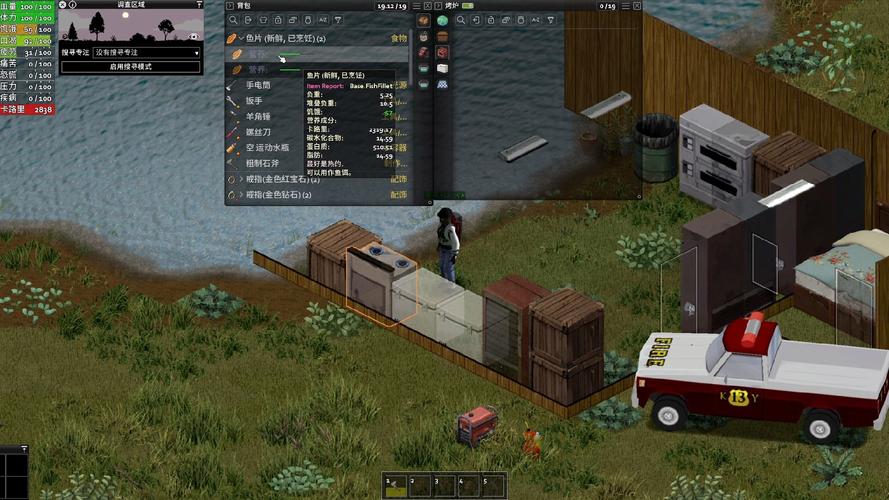Select hotbar slot 1

[398, 485]
